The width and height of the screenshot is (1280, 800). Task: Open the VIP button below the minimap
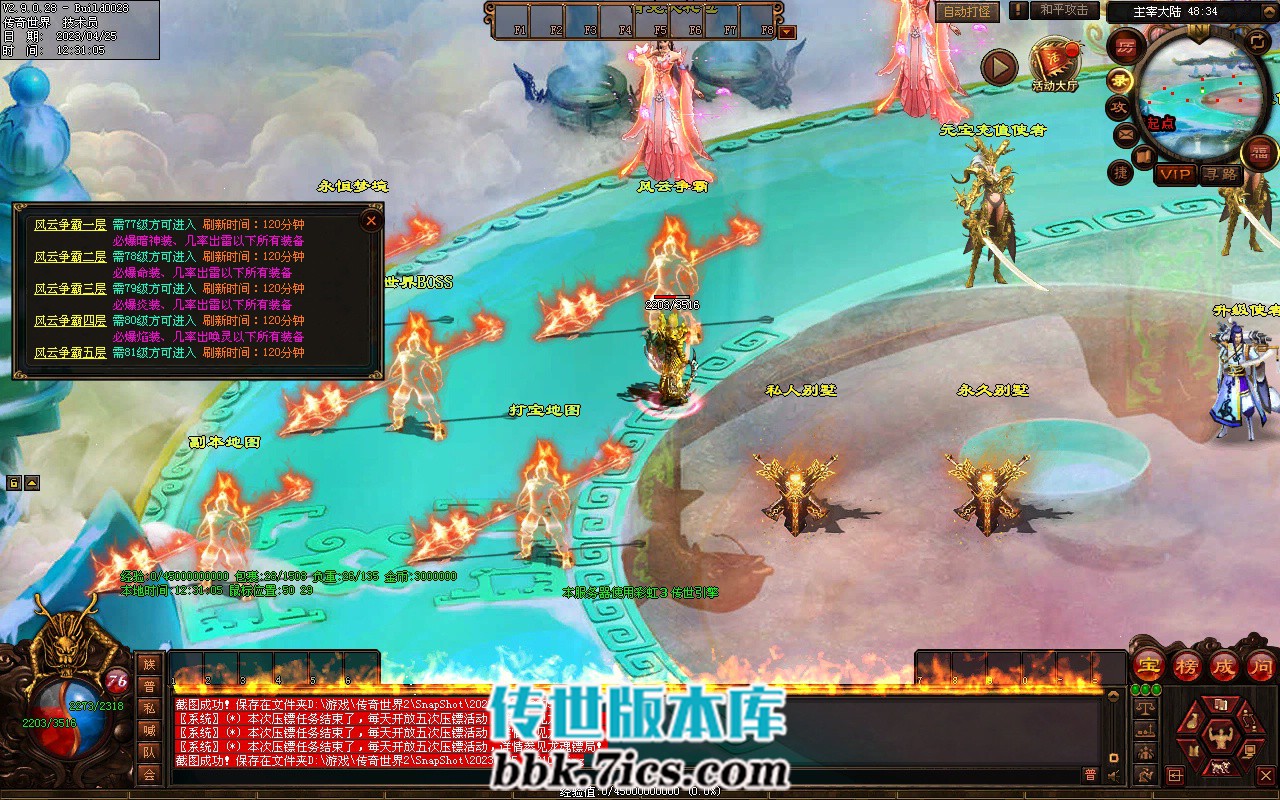coord(1175,174)
